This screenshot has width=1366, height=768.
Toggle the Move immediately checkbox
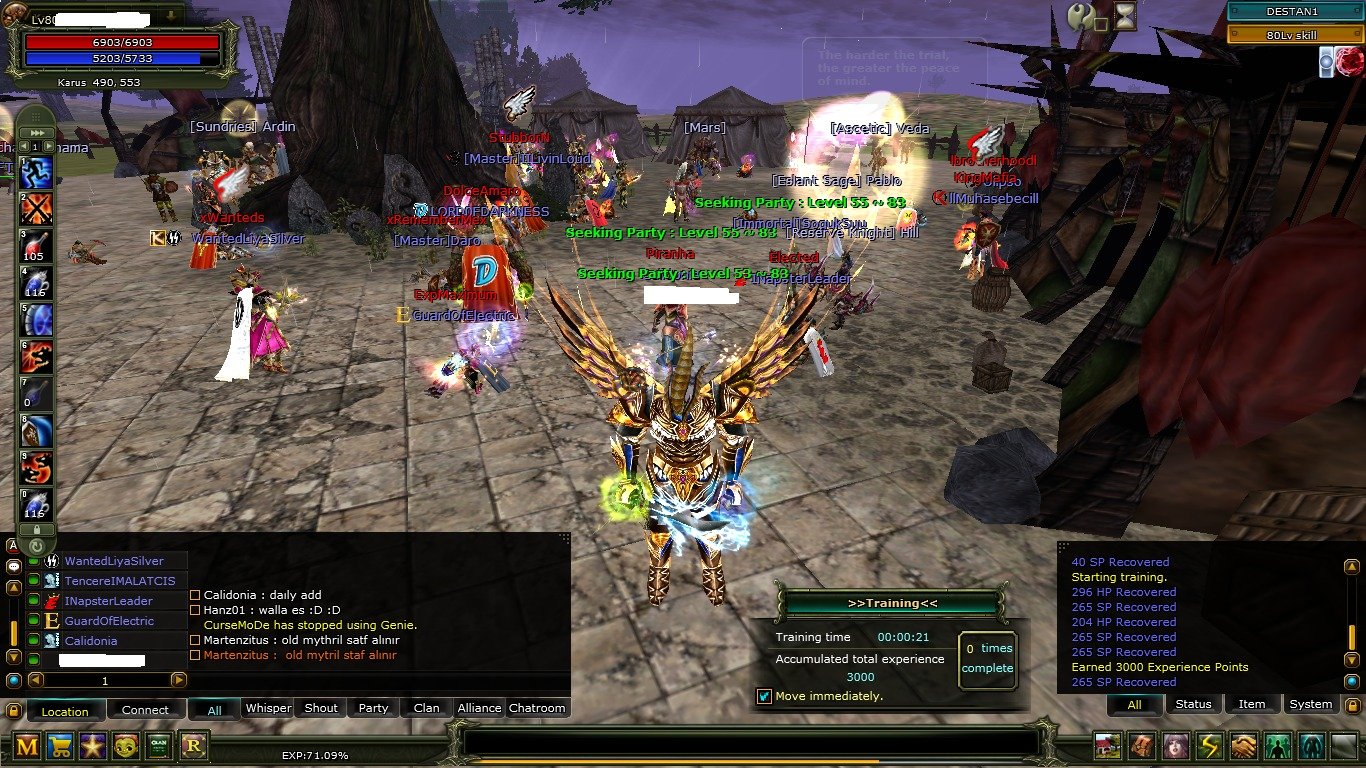pos(764,696)
